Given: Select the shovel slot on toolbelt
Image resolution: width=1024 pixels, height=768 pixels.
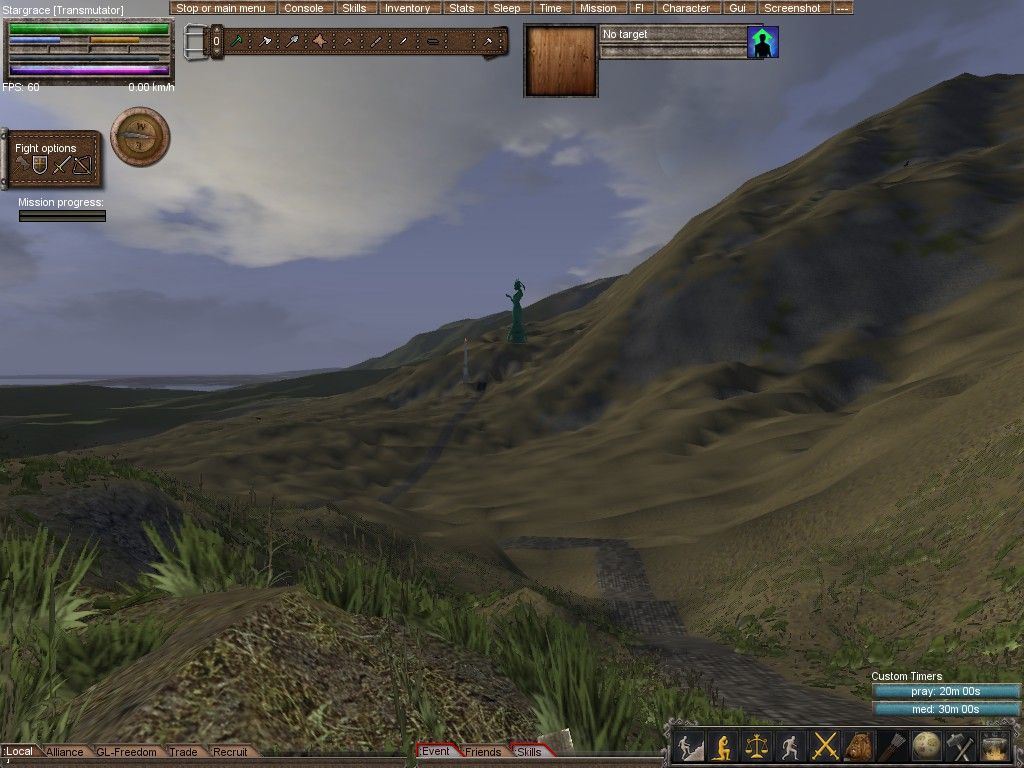Looking at the screenshot, I should (x=292, y=41).
